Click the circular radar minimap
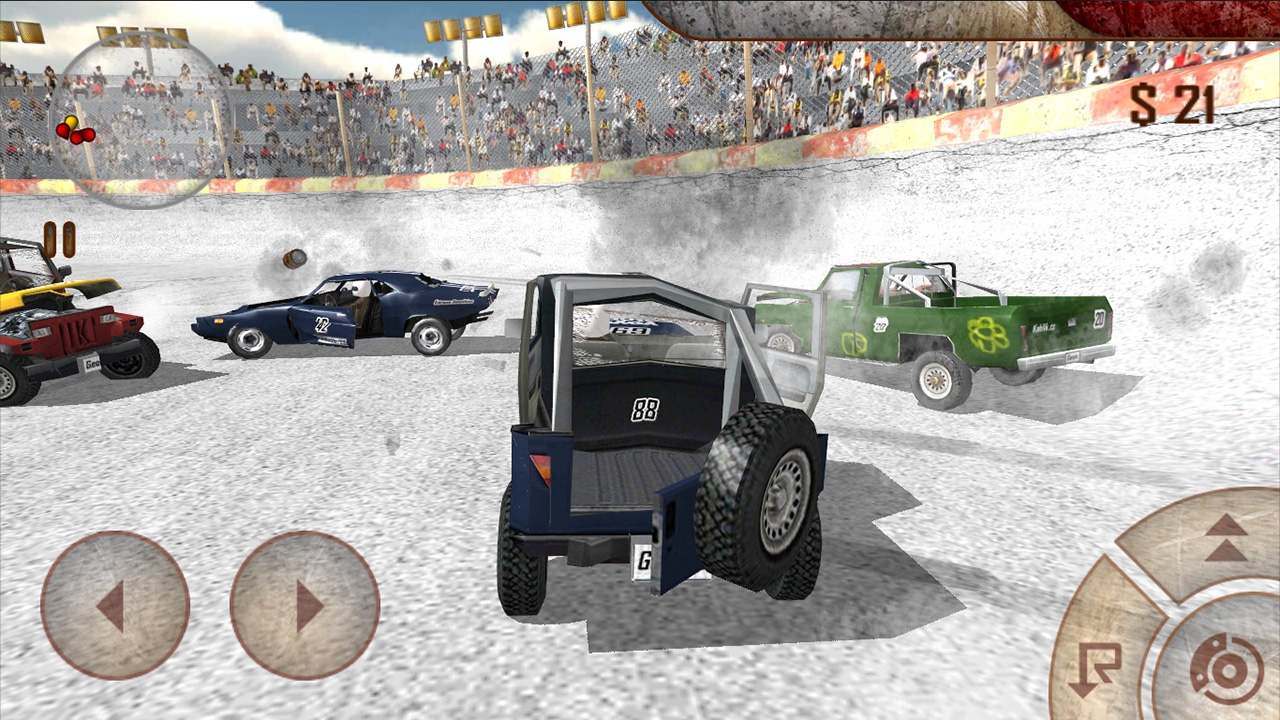Screen dimensions: 1280x720 pyautogui.click(x=139, y=120)
